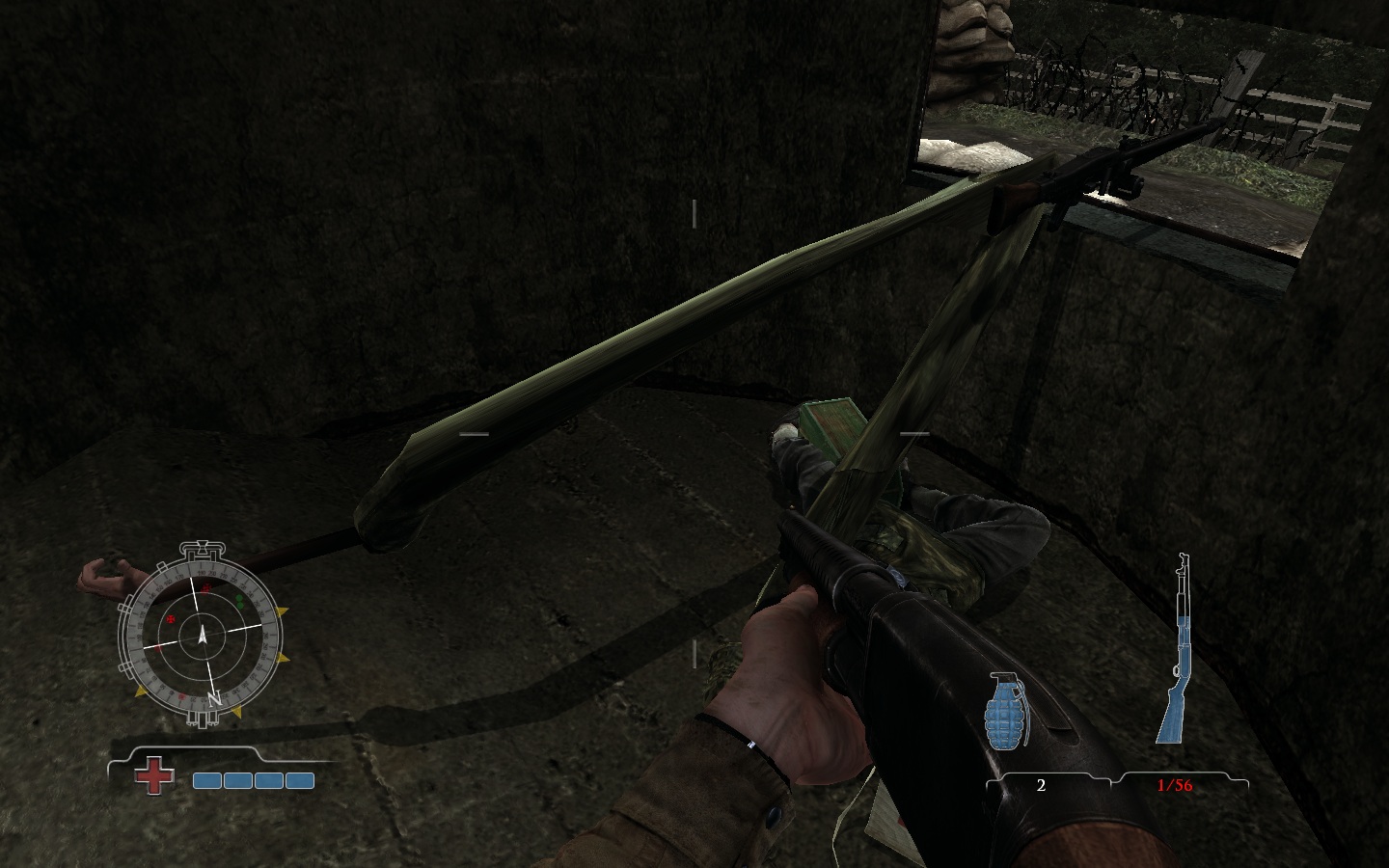Click the letter N on the compass dial
Viewport: 1389px width, 868px height.
(214, 698)
